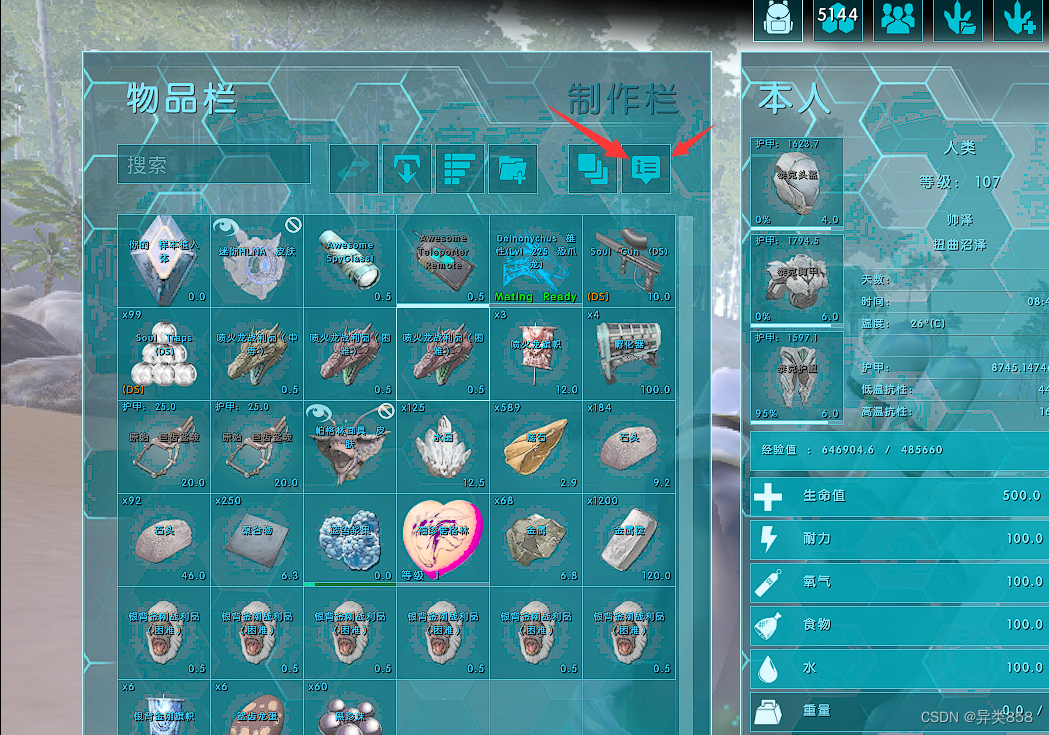Create a new inventory folder
The width and height of the screenshot is (1049, 735).
513,169
